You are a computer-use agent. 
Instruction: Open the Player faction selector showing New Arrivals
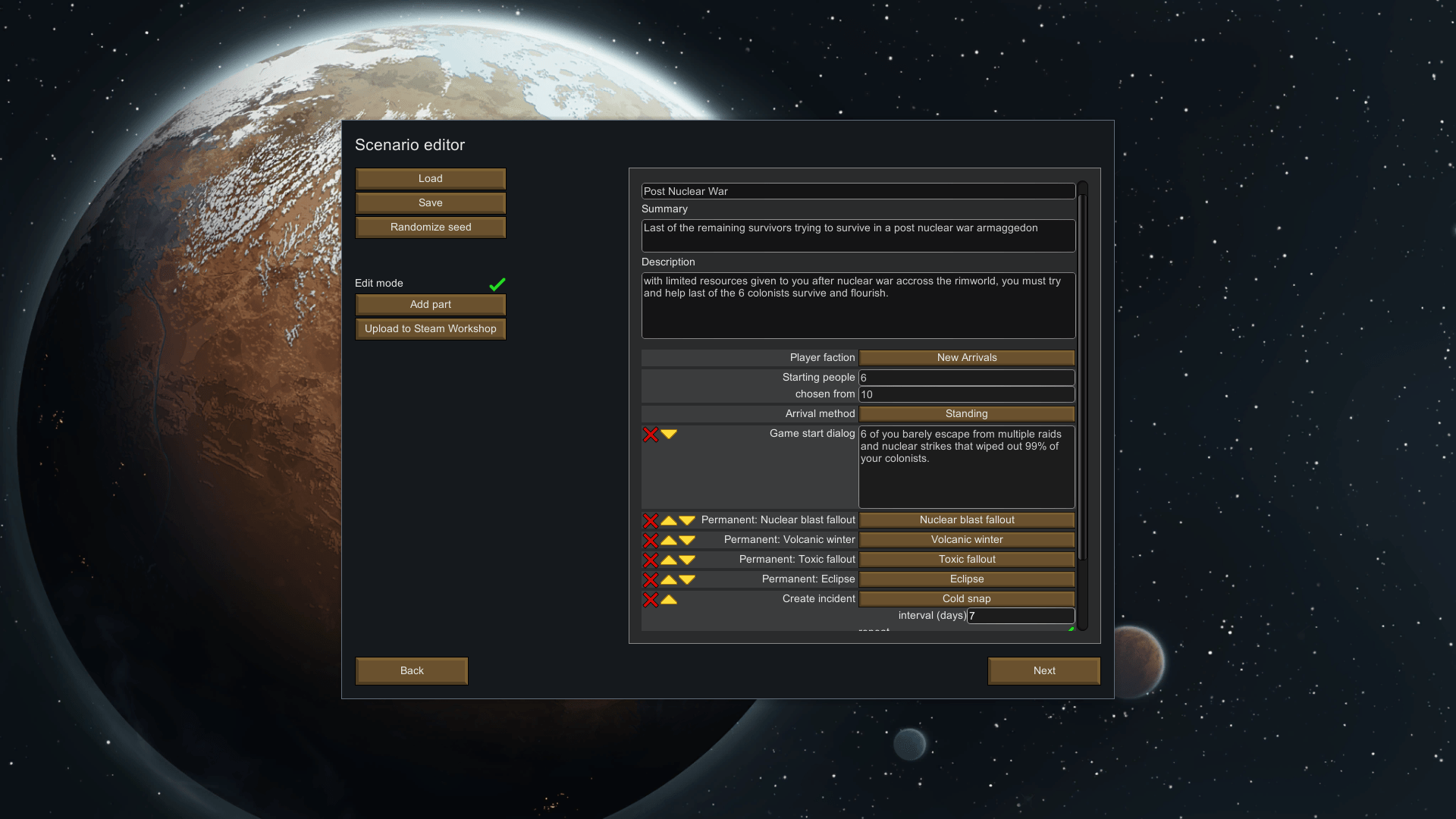click(966, 357)
